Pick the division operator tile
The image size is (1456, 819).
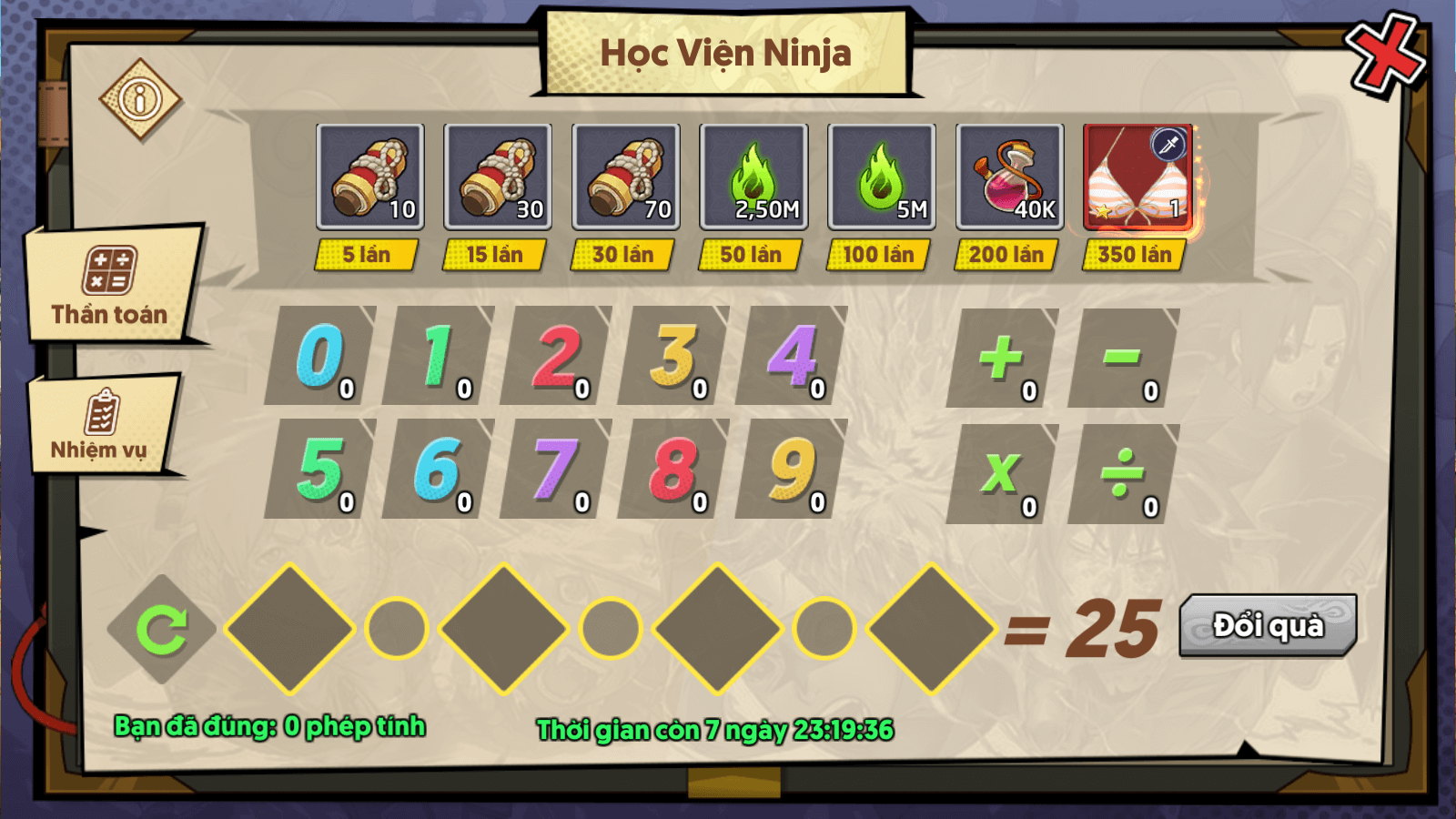point(1123,473)
